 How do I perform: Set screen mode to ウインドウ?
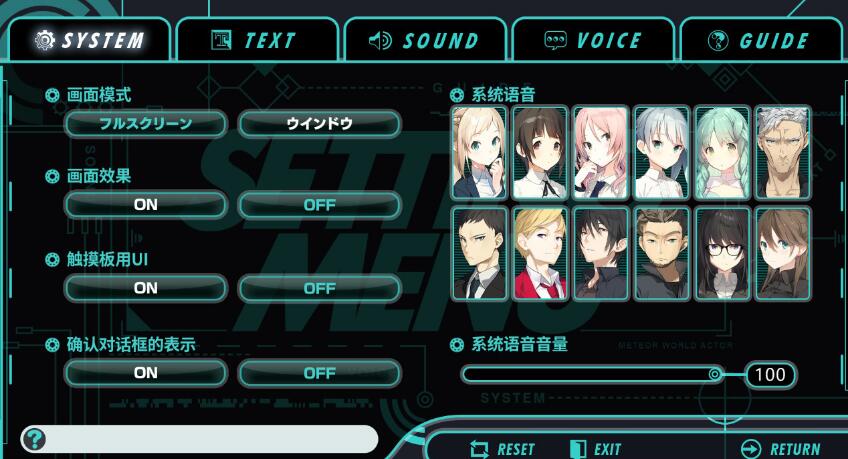(x=319, y=124)
